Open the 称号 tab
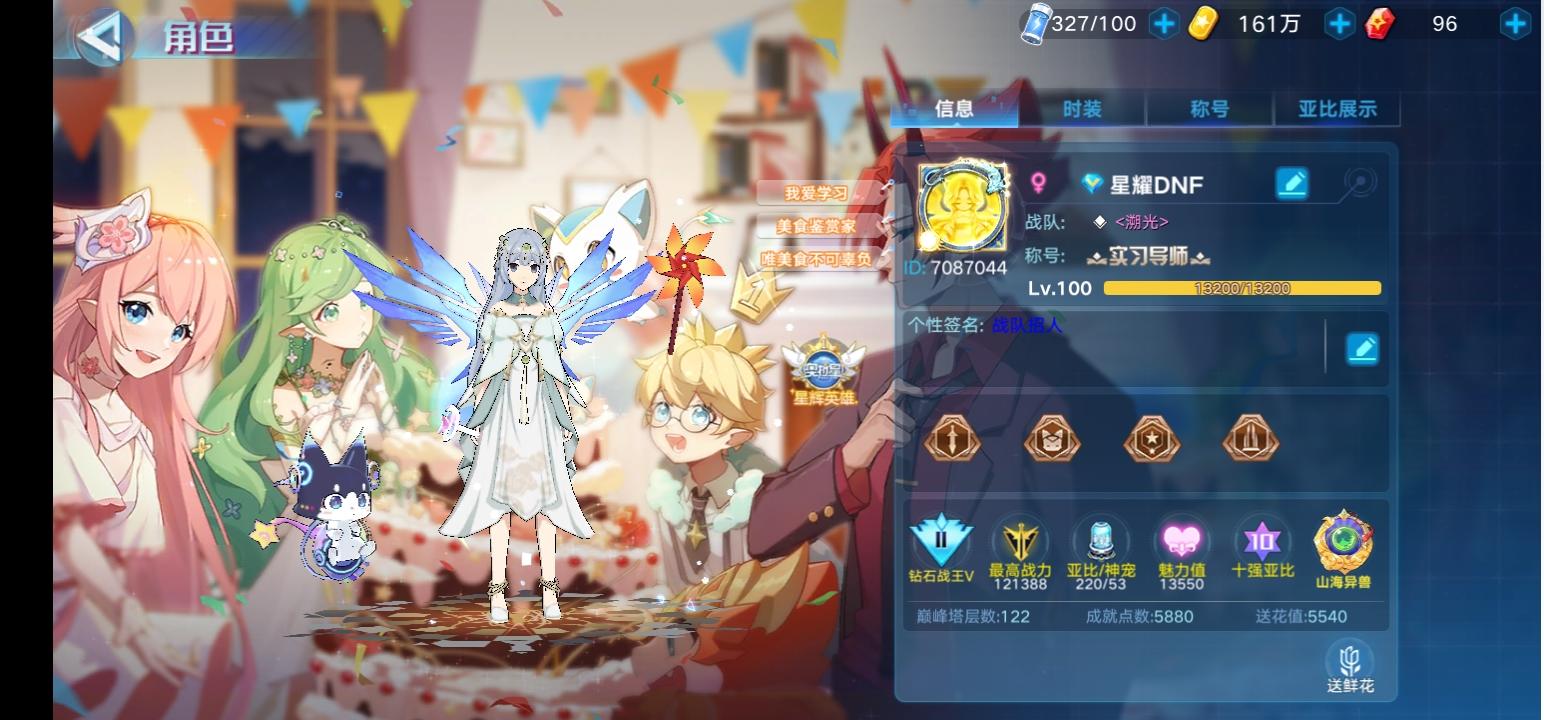The height and width of the screenshot is (720, 1544). (1210, 110)
